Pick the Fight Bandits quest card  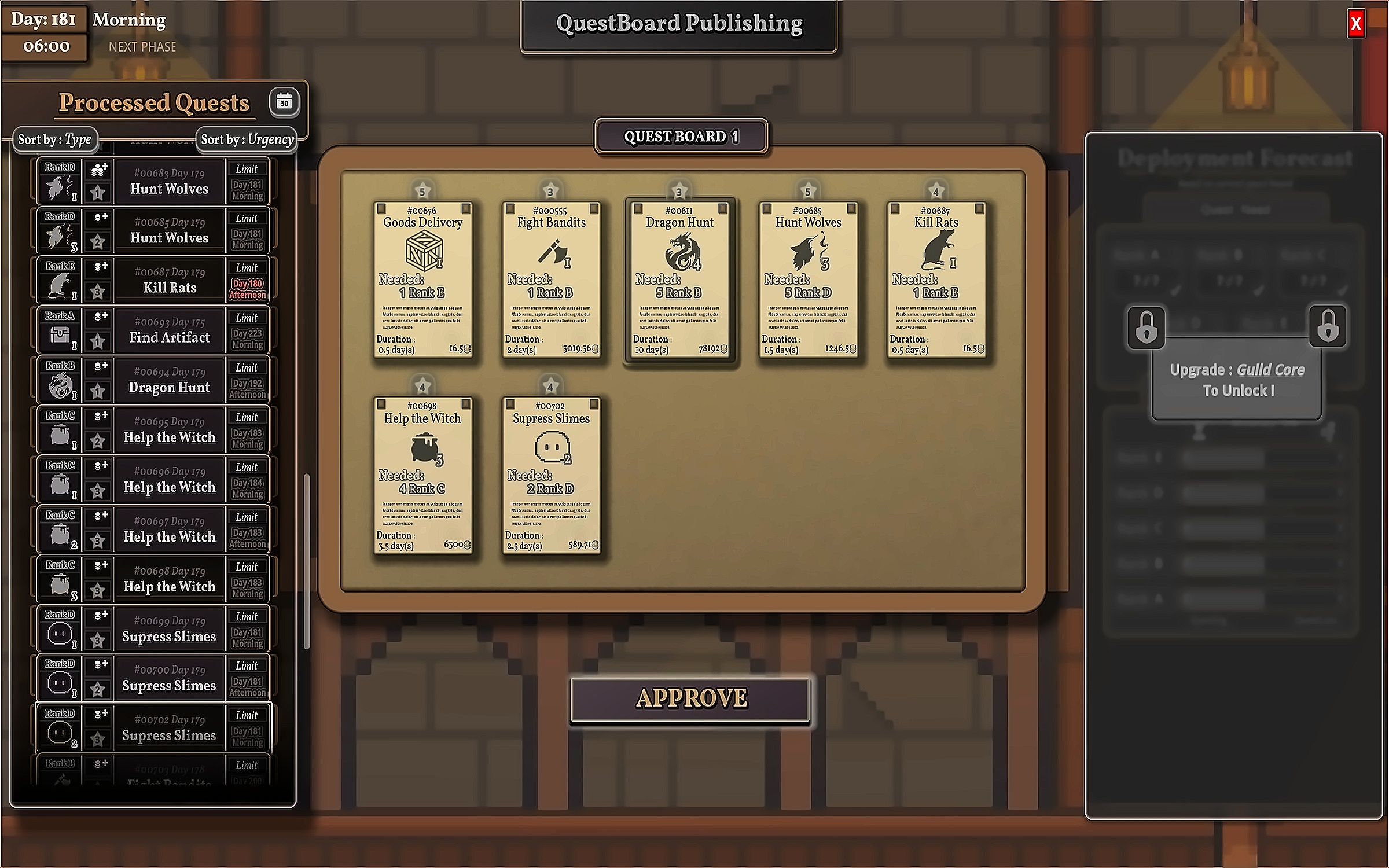click(552, 279)
